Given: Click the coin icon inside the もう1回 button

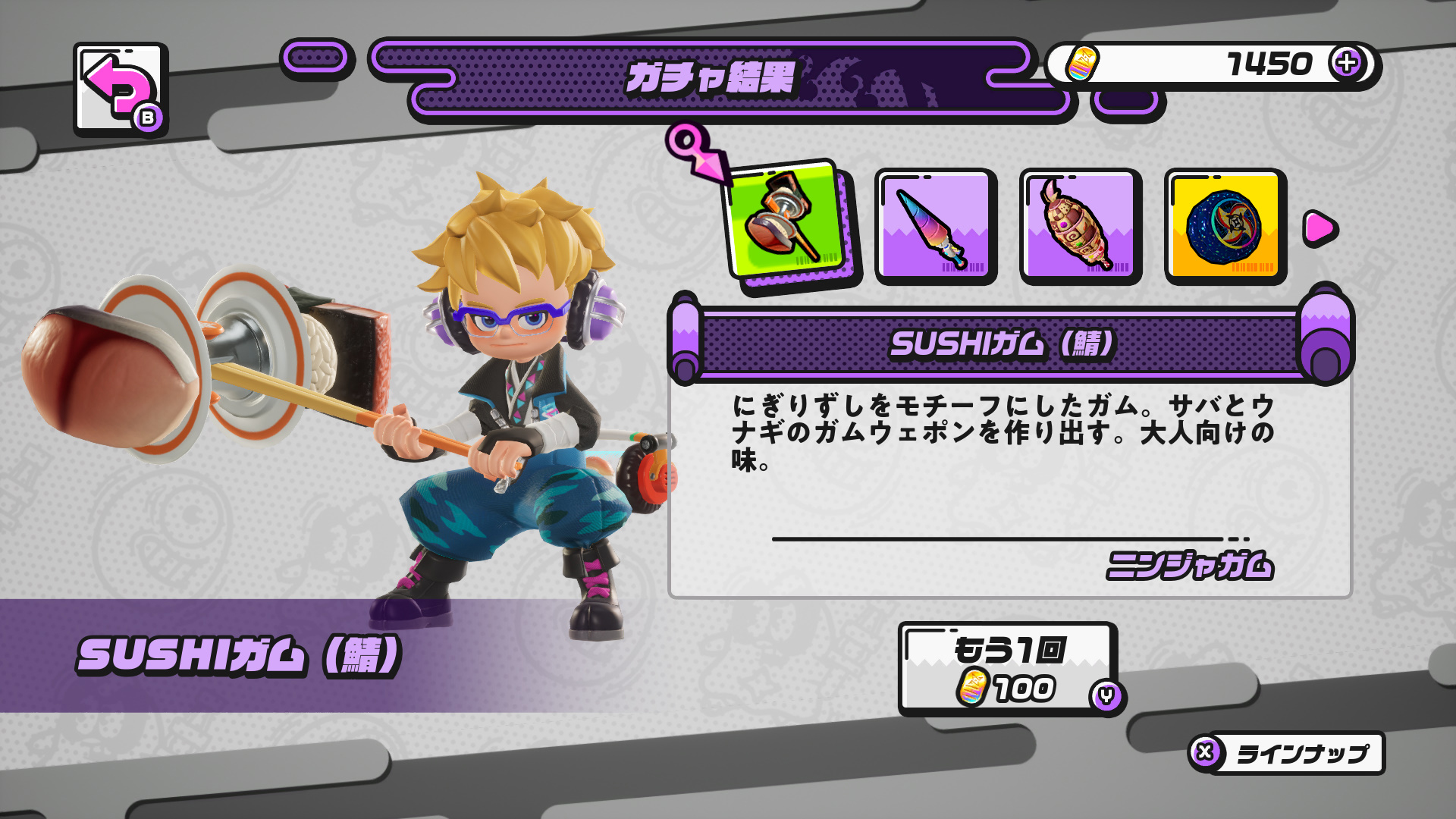Looking at the screenshot, I should point(973,687).
